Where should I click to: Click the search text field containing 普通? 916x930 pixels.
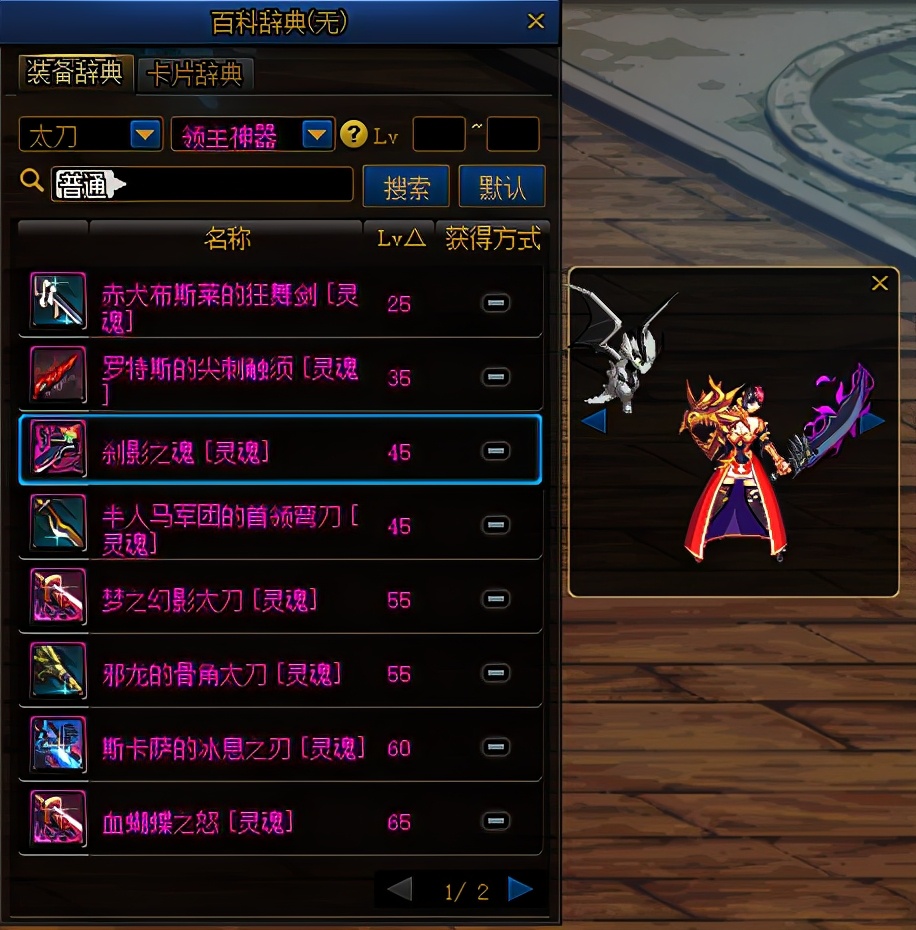tap(202, 184)
